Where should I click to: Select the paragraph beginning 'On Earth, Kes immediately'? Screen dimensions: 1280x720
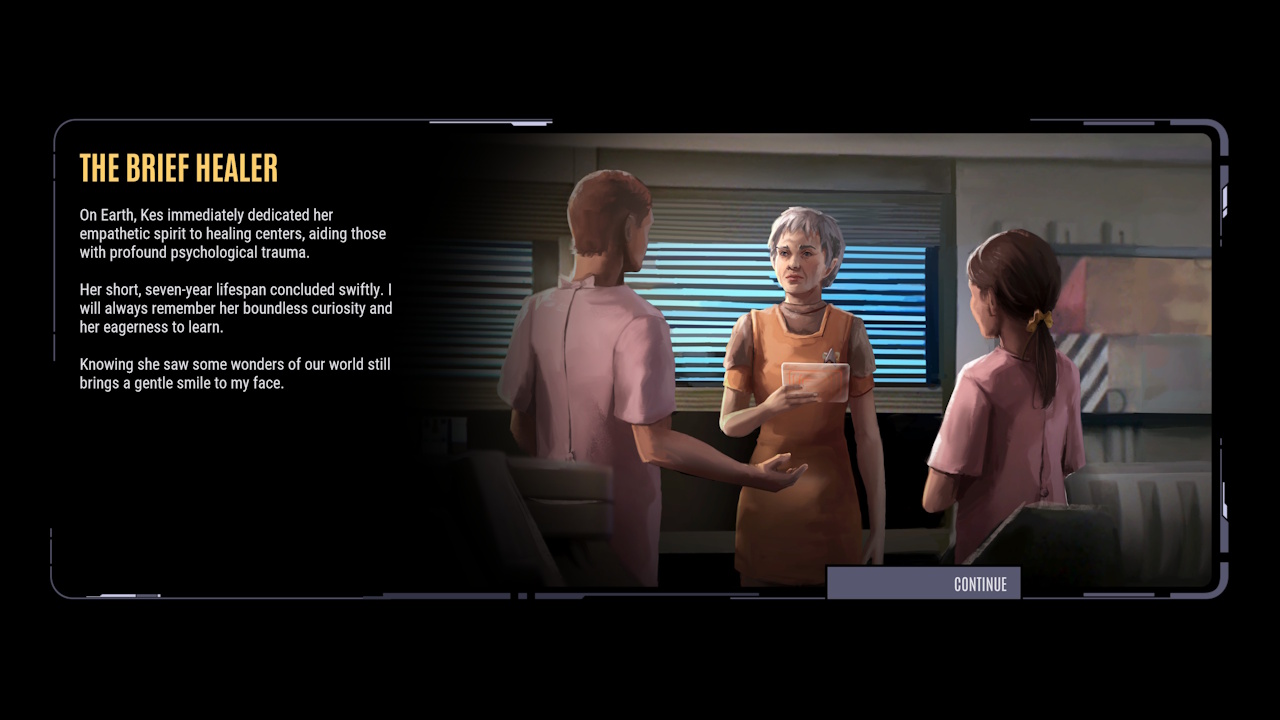point(233,233)
